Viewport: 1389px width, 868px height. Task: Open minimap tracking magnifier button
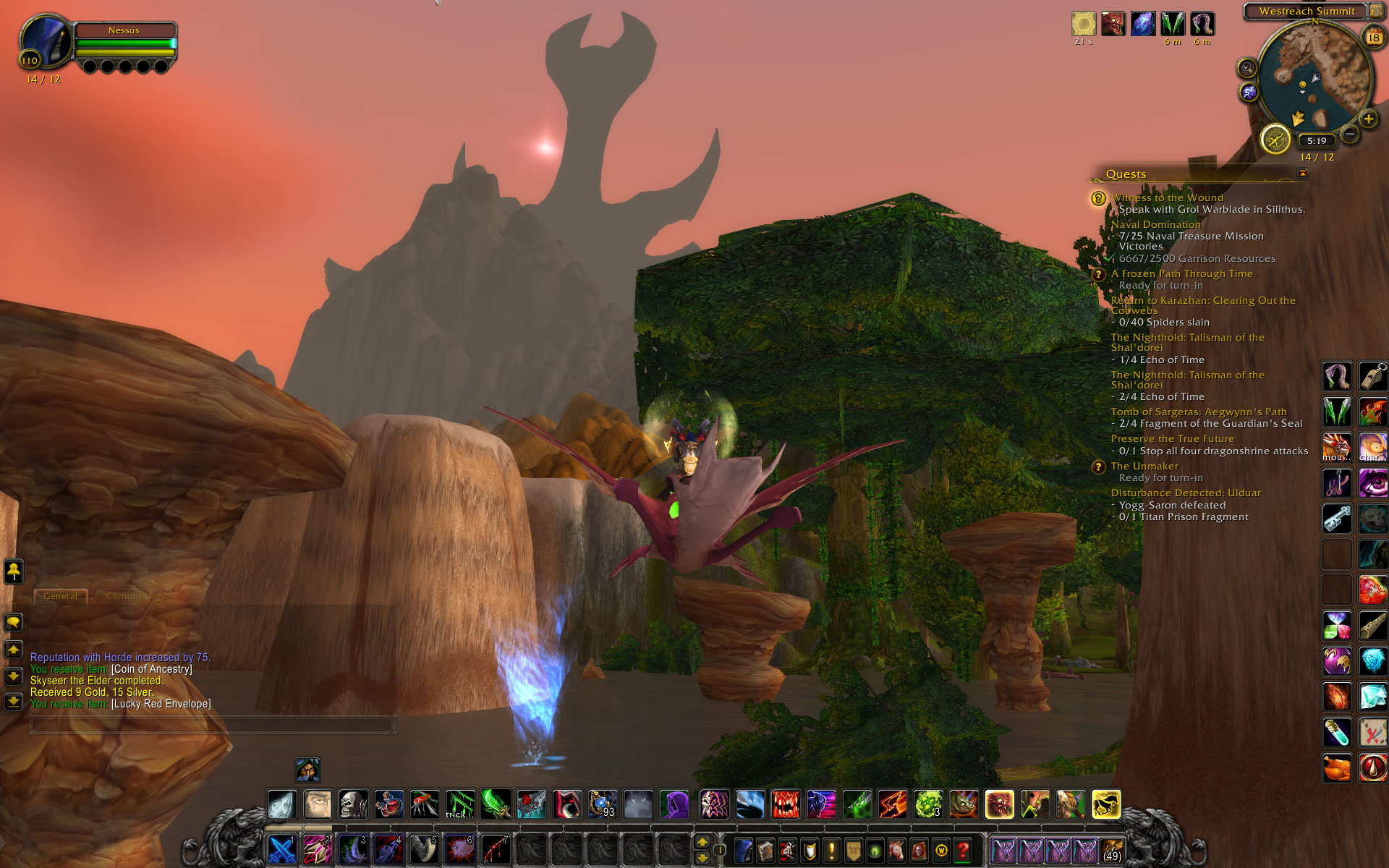(x=1246, y=68)
